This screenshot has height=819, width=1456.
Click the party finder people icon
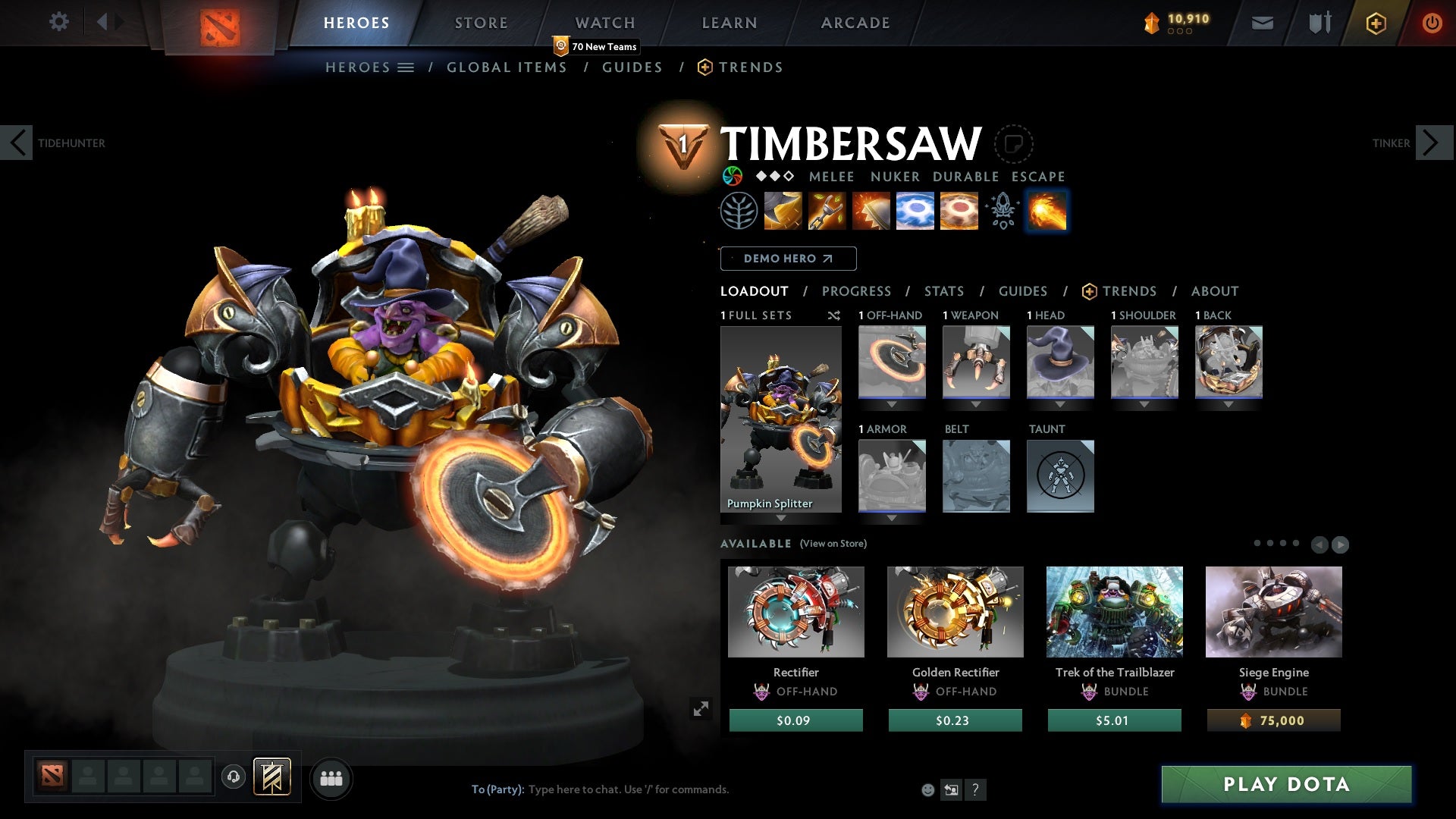click(331, 777)
